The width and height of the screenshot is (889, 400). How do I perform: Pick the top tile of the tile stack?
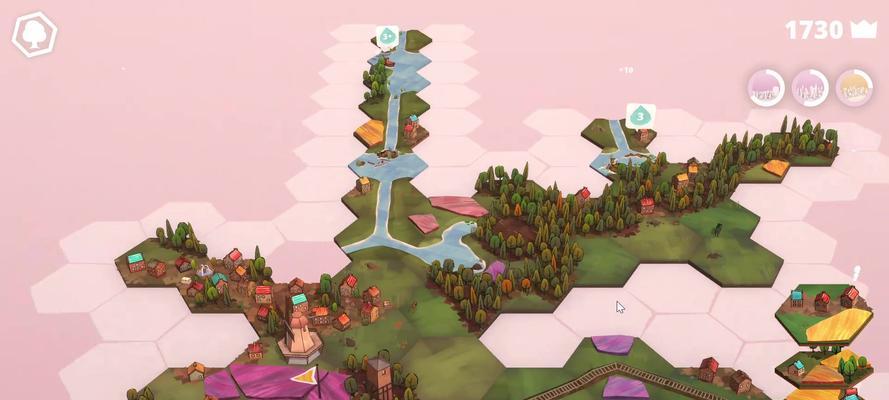tap(838, 325)
